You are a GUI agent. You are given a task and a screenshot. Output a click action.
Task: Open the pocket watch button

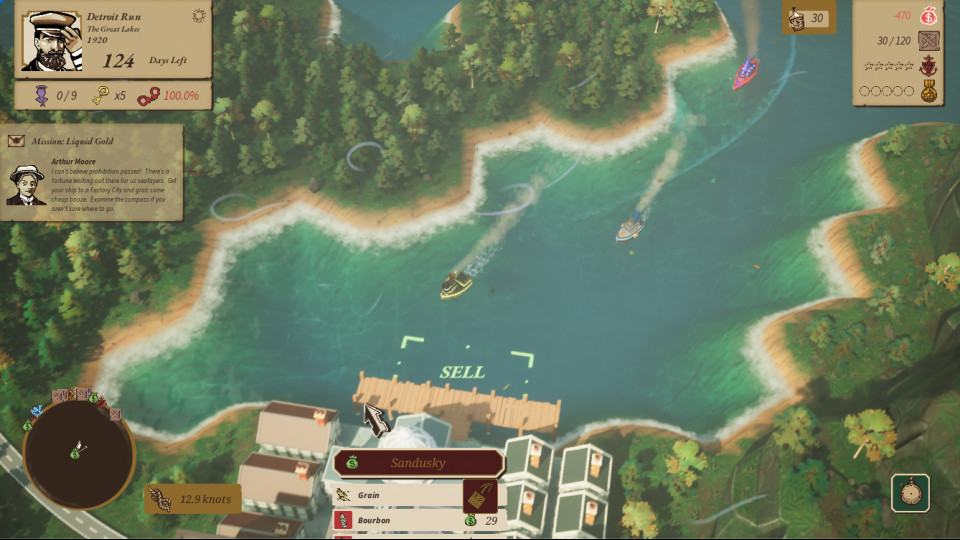coord(910,493)
